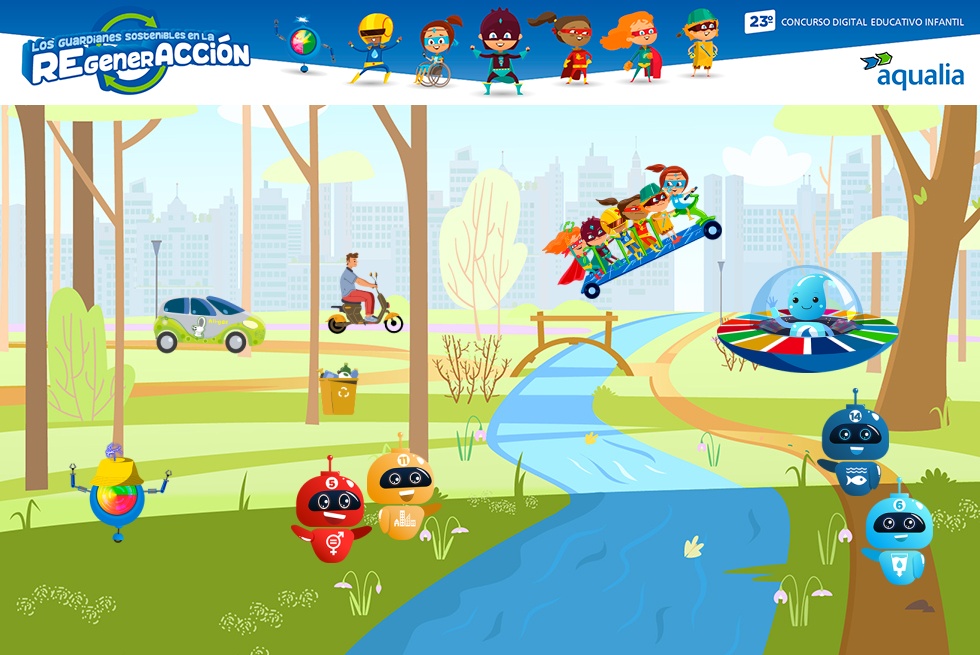Select the light blue robot numbered 6
The image size is (980, 655).
(x=897, y=534)
